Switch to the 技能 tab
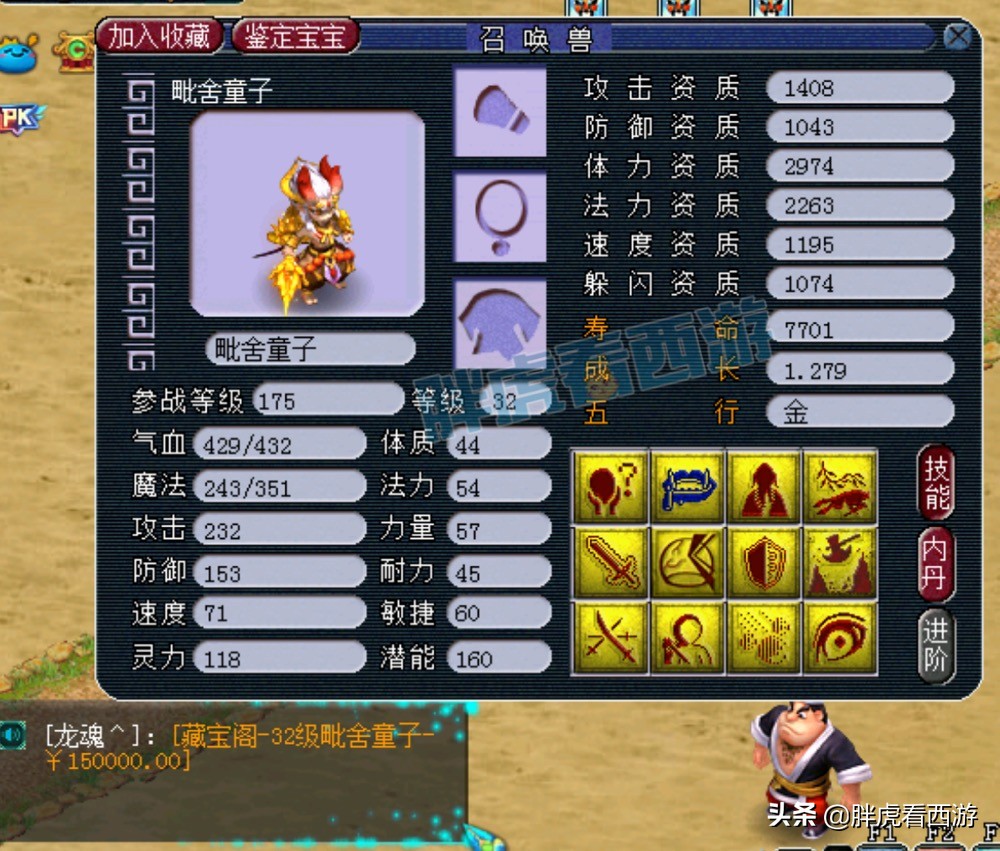1000x851 pixels. pos(937,483)
